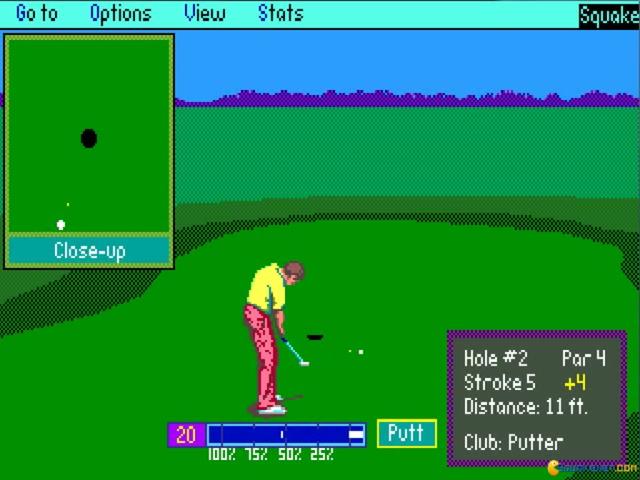Click the Putt button
The image size is (640, 480).
pos(406,433)
